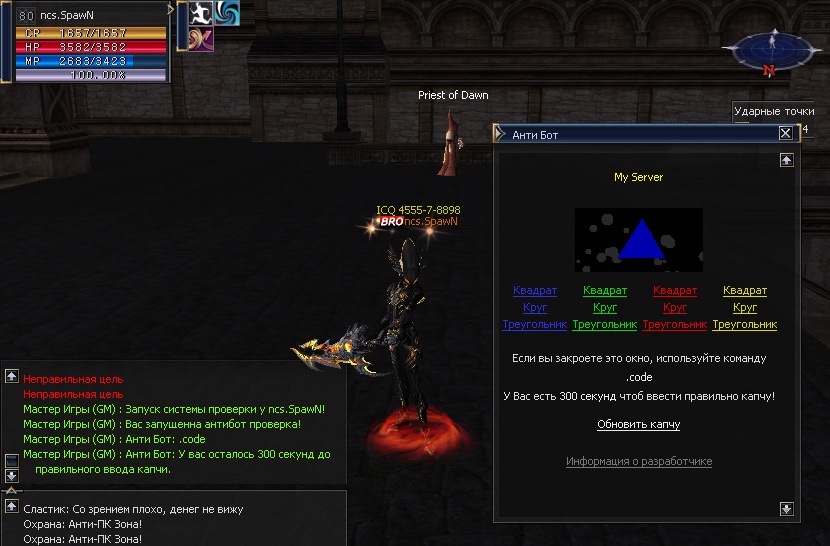
Task: Click the Анти Бот window scroll-up arrow
Action: click(787, 159)
